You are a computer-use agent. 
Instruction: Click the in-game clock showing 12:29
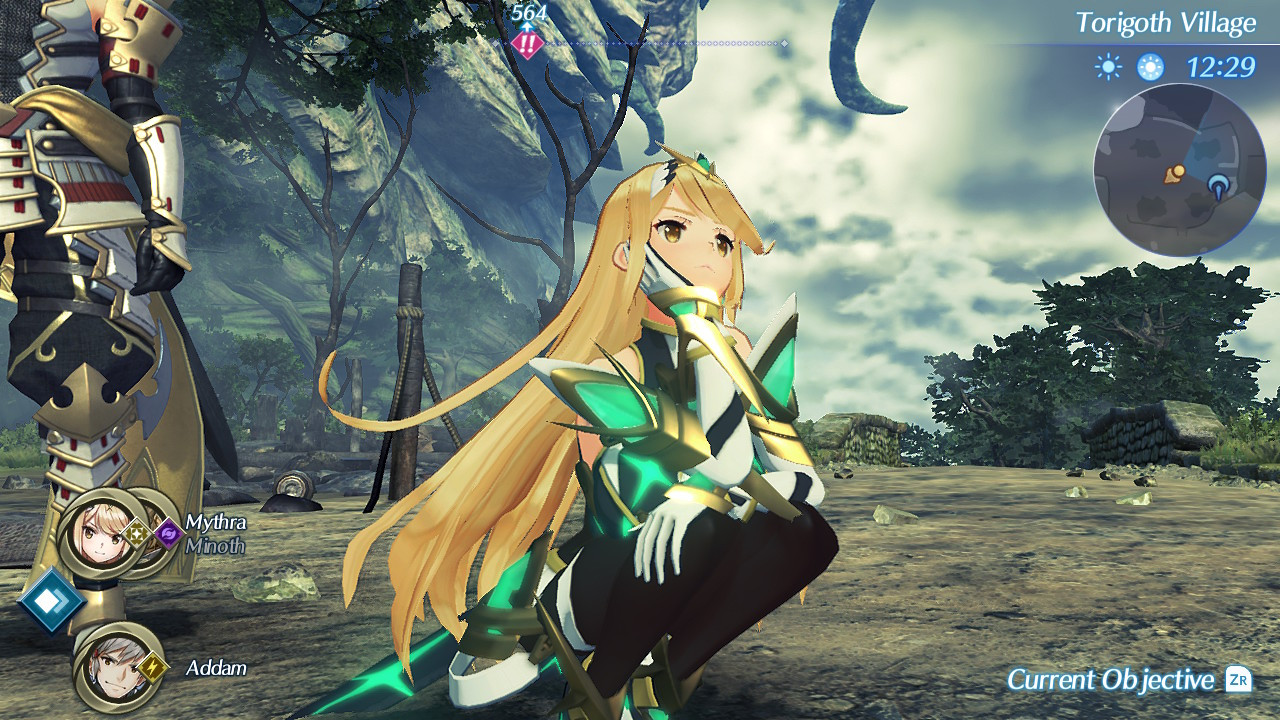coord(1221,66)
